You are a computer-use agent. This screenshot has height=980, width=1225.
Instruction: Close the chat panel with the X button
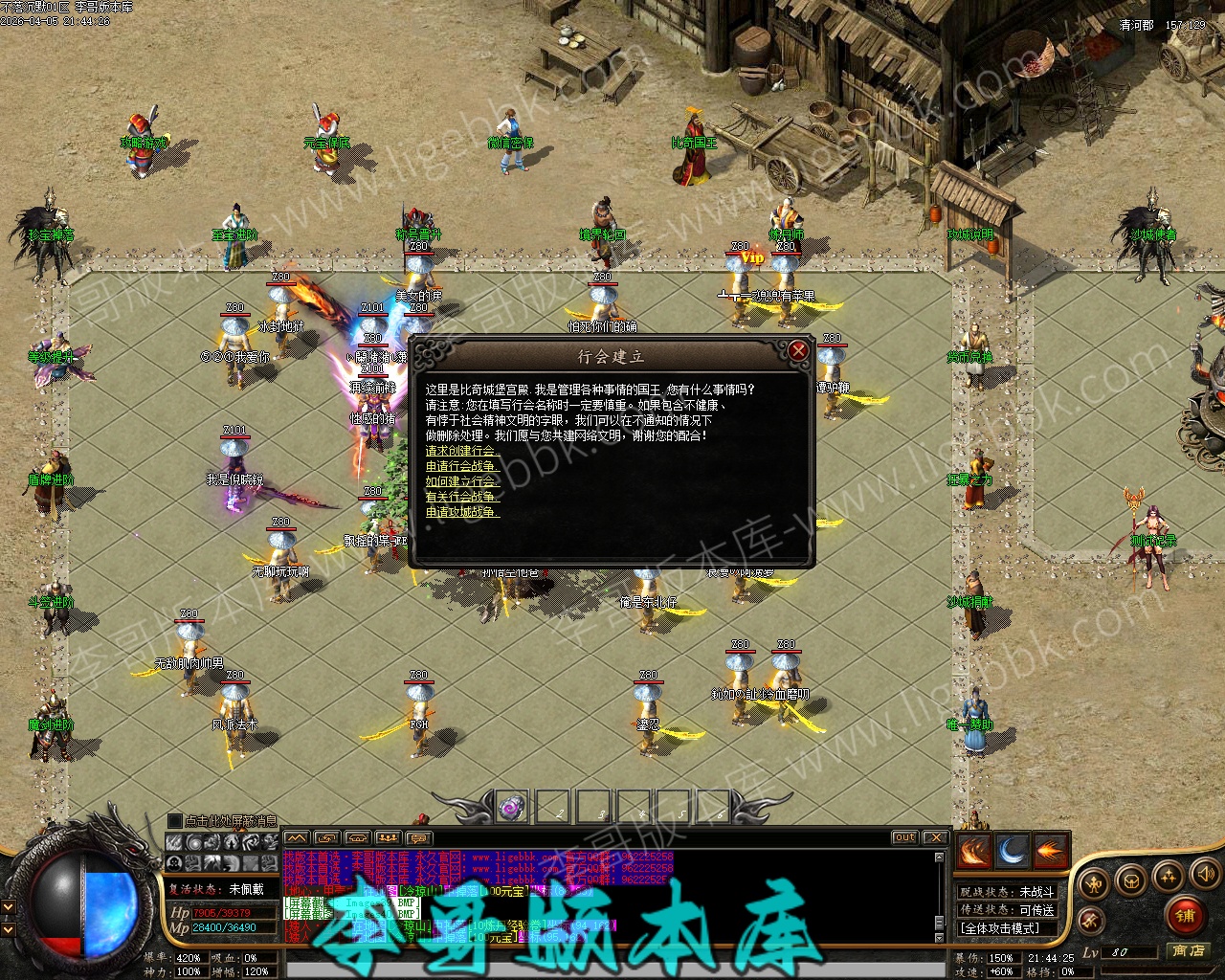click(935, 837)
